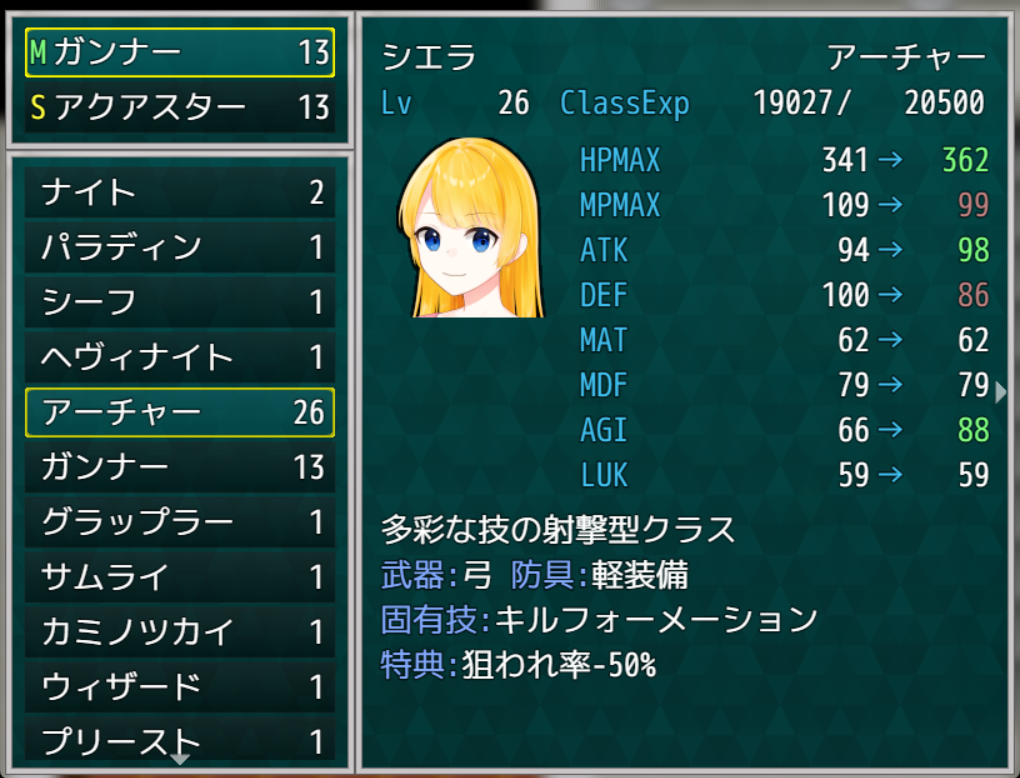Choose the ウィザード class

pyautogui.click(x=180, y=687)
